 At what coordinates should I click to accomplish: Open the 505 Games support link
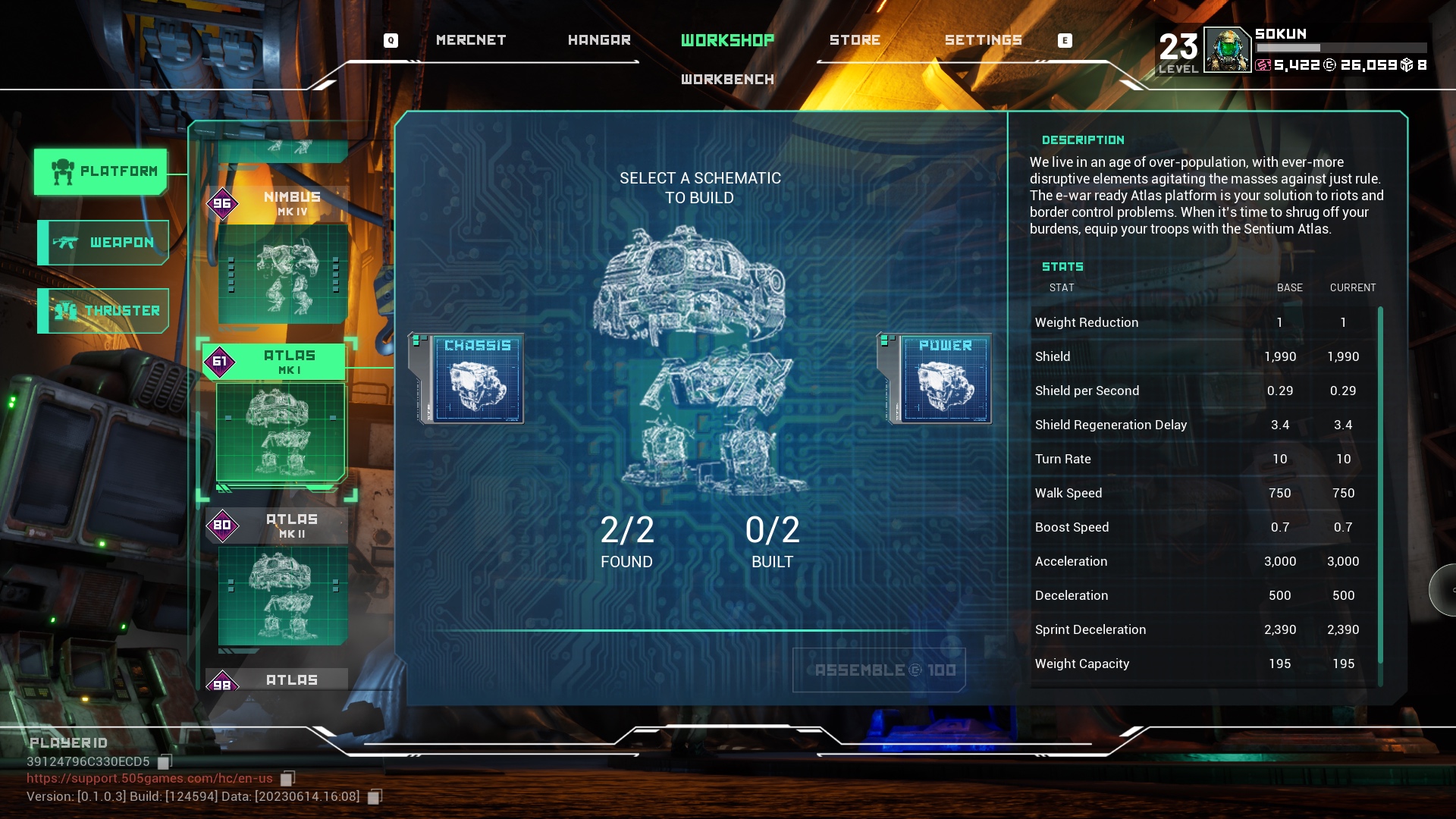tap(149, 778)
